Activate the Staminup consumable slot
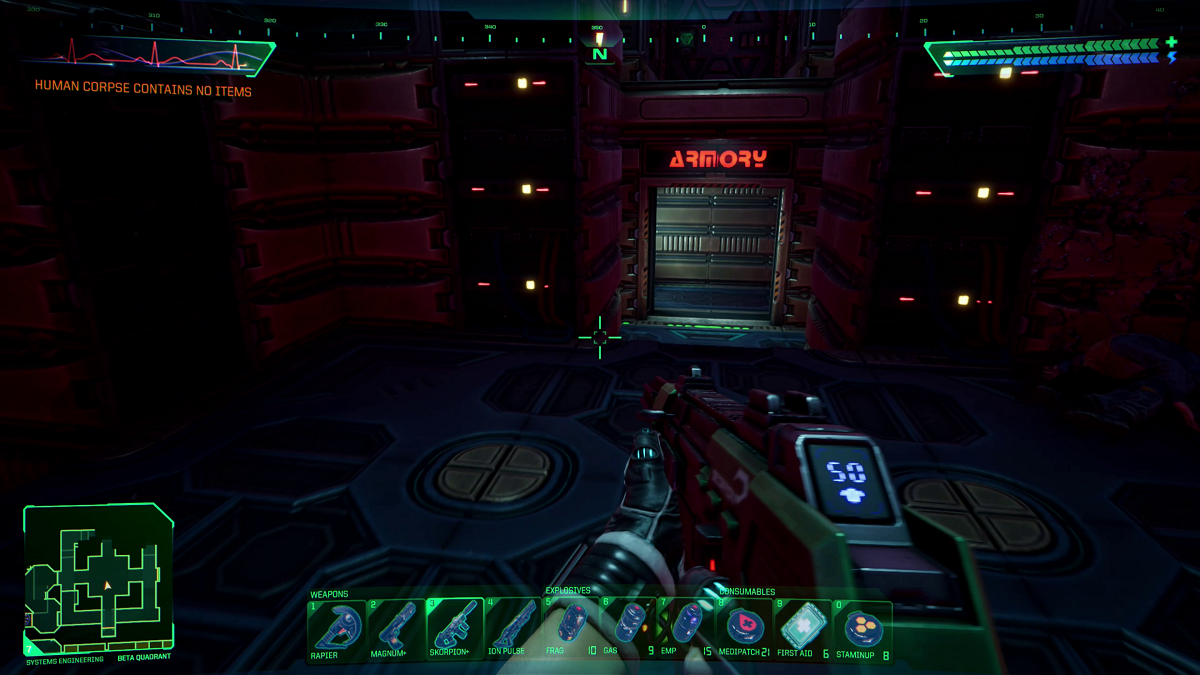Viewport: 1200px width, 675px height. coord(860,629)
